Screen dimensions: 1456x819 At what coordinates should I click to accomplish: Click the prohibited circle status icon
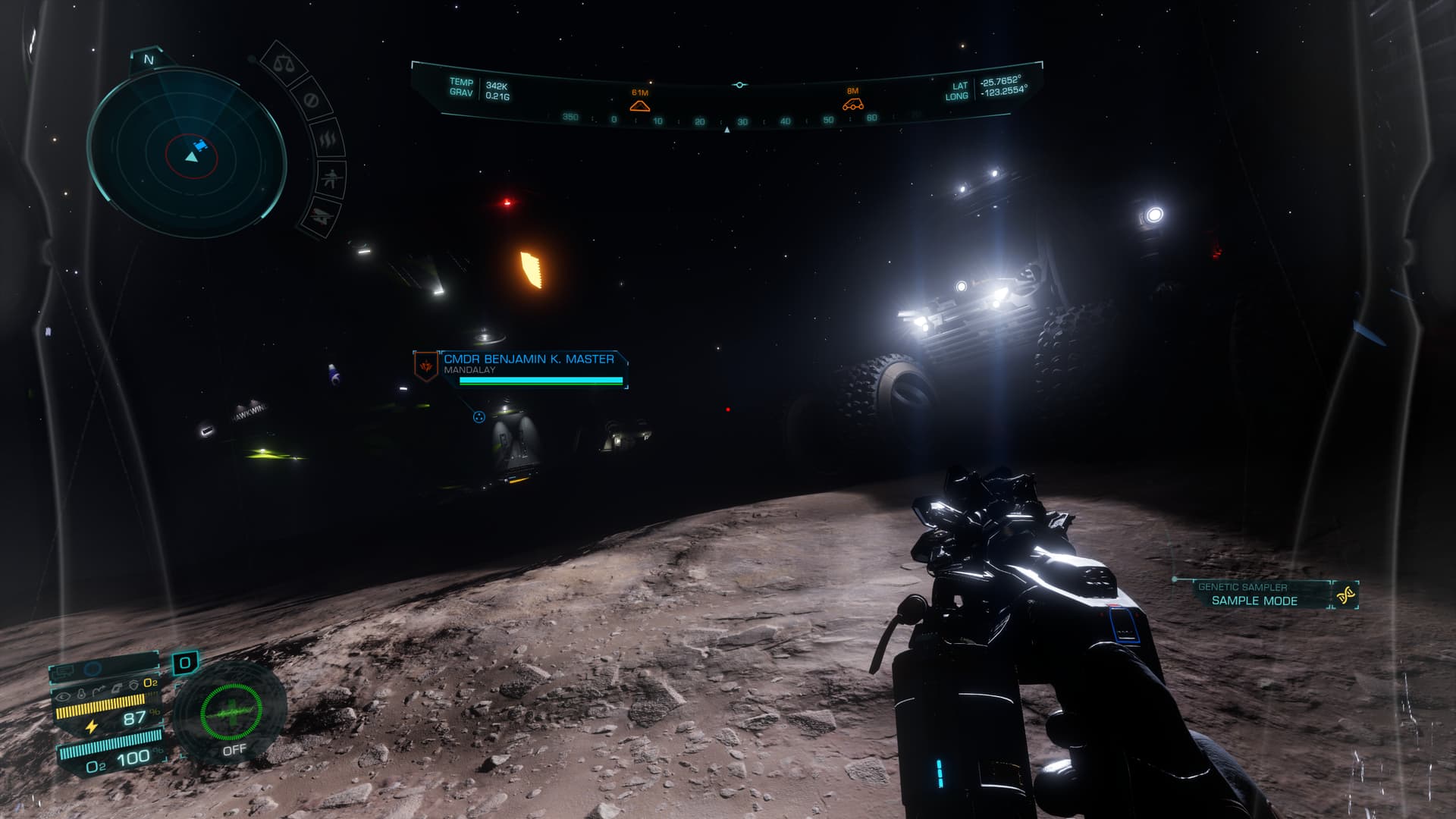pos(310,101)
